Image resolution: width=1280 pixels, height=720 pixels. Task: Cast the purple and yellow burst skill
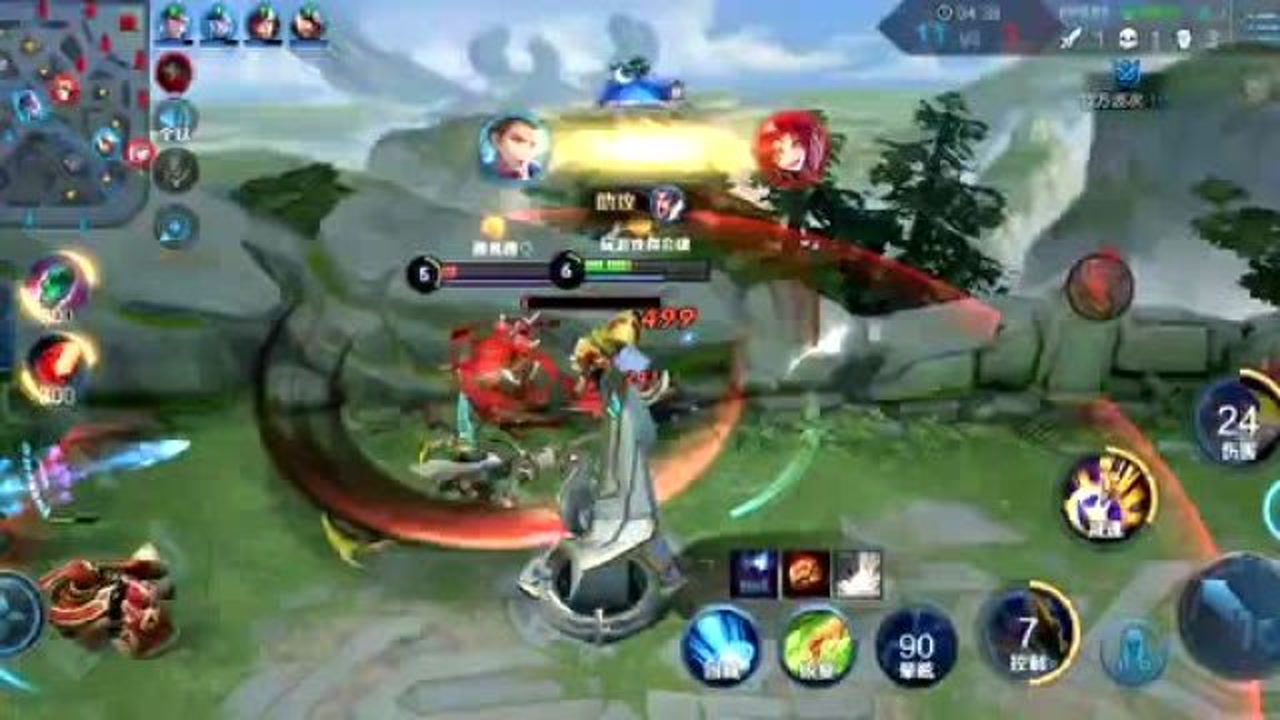[1107, 495]
